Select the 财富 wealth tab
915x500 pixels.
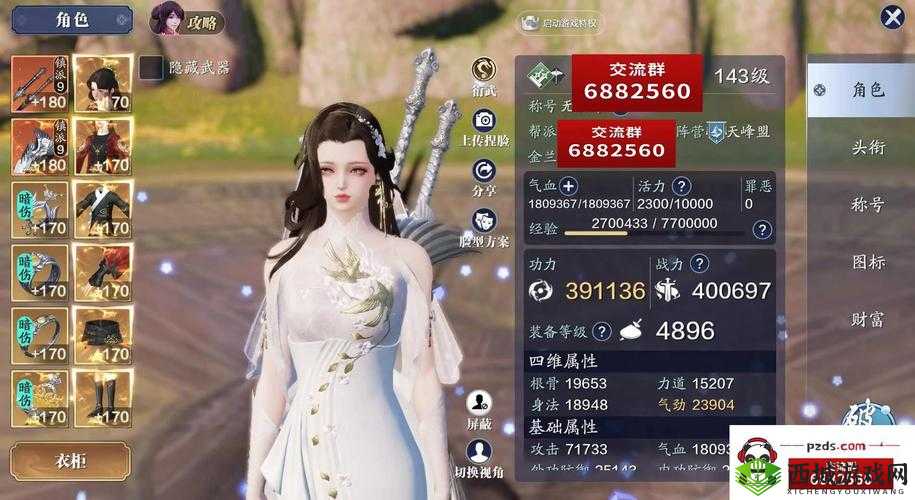point(867,320)
